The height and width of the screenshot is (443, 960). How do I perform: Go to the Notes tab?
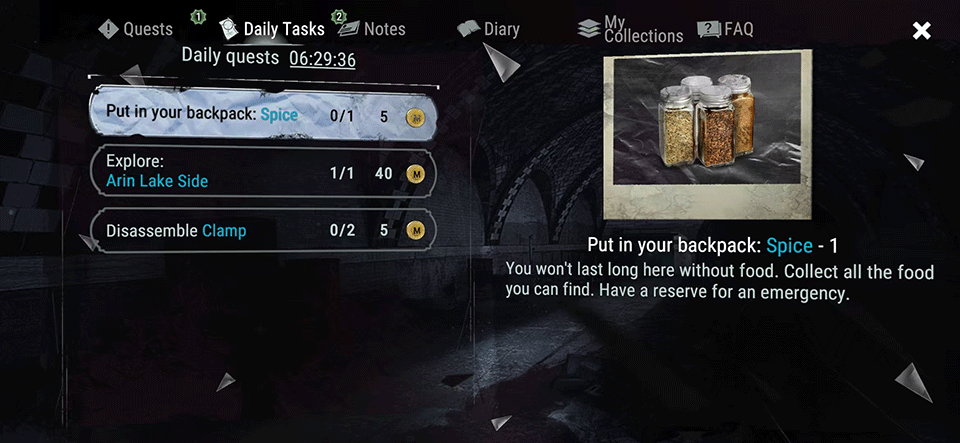pyautogui.click(x=371, y=29)
